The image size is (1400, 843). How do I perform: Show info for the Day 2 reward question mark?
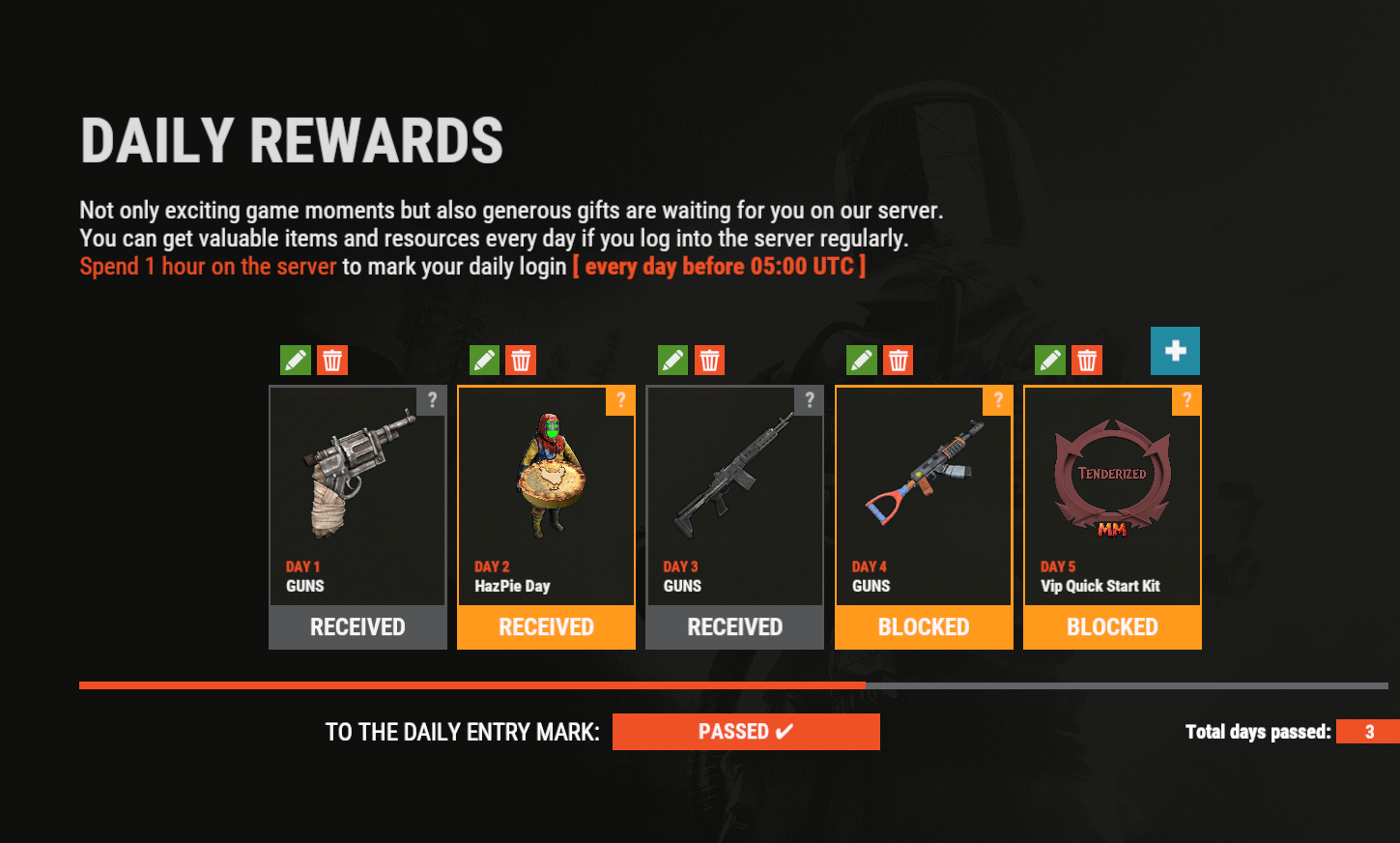pyautogui.click(x=620, y=400)
